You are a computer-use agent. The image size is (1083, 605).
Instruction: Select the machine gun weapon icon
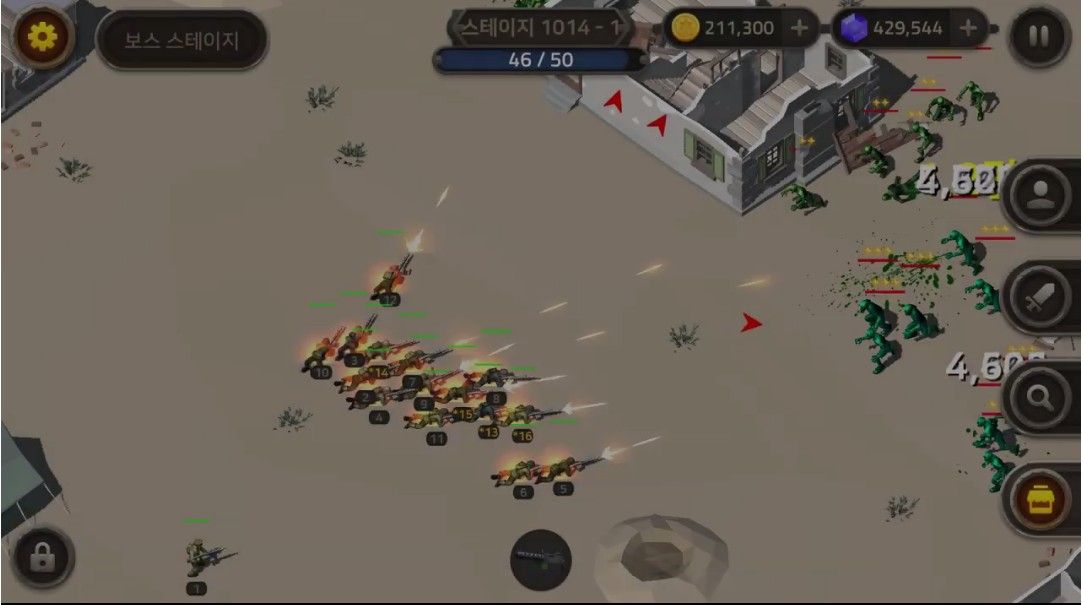point(541,560)
